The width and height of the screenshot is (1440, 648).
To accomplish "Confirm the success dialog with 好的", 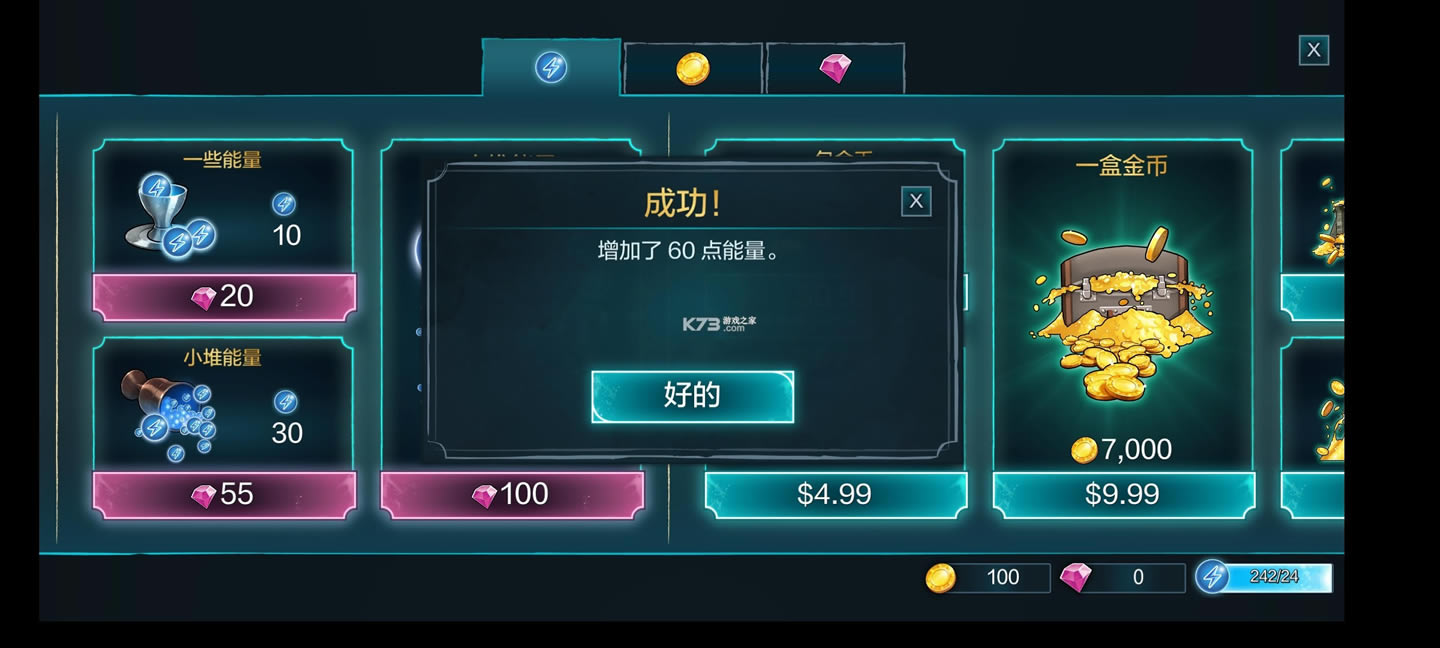I will 692,397.
